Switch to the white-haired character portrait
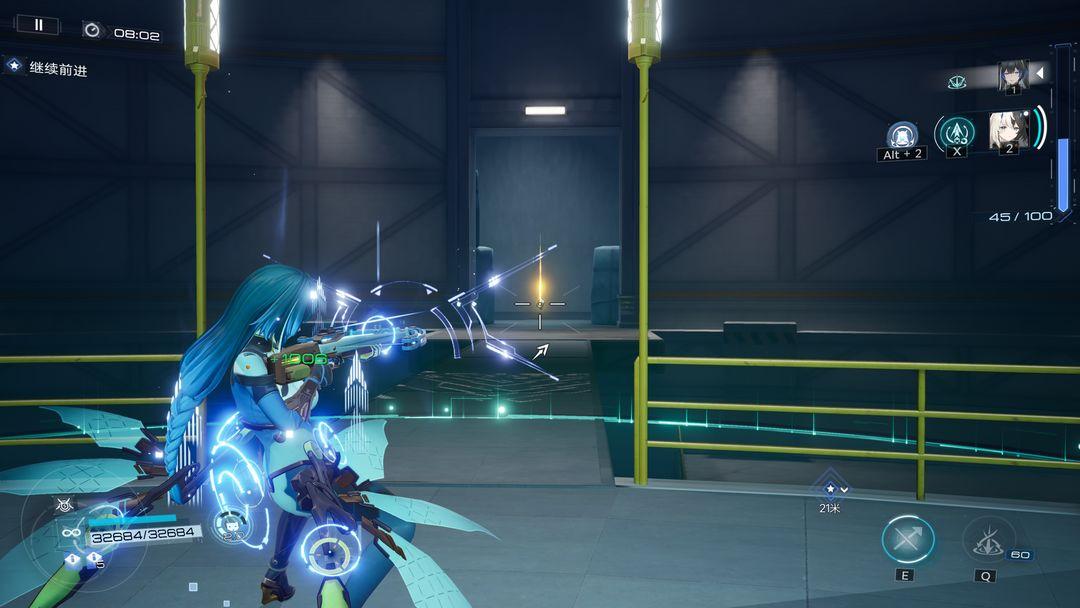1080x608 pixels. pos(1005,130)
